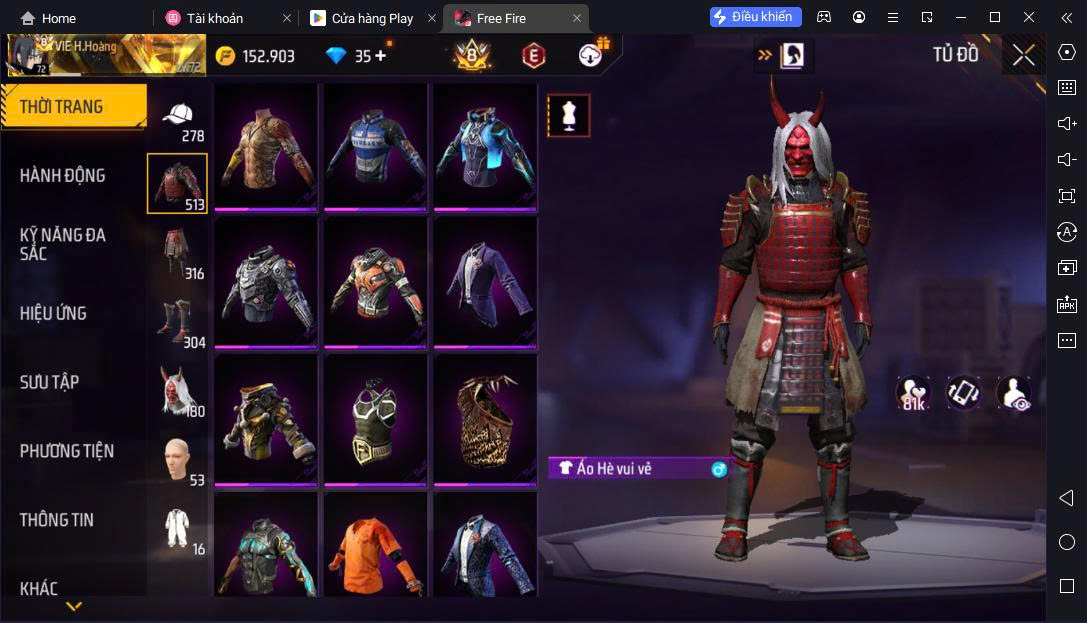
Task: Choose the red oni mask subcategory
Action: 178,390
